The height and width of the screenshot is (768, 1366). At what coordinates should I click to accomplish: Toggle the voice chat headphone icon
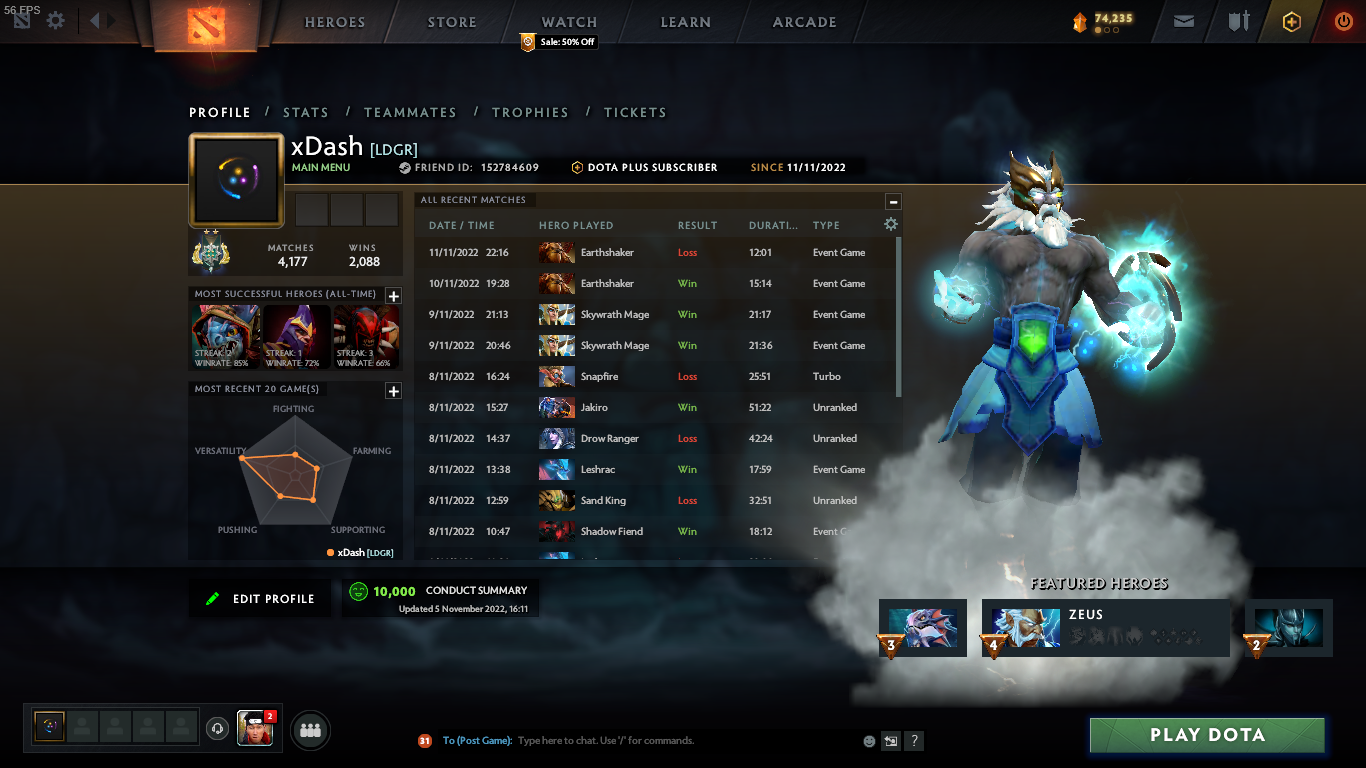pyautogui.click(x=217, y=729)
